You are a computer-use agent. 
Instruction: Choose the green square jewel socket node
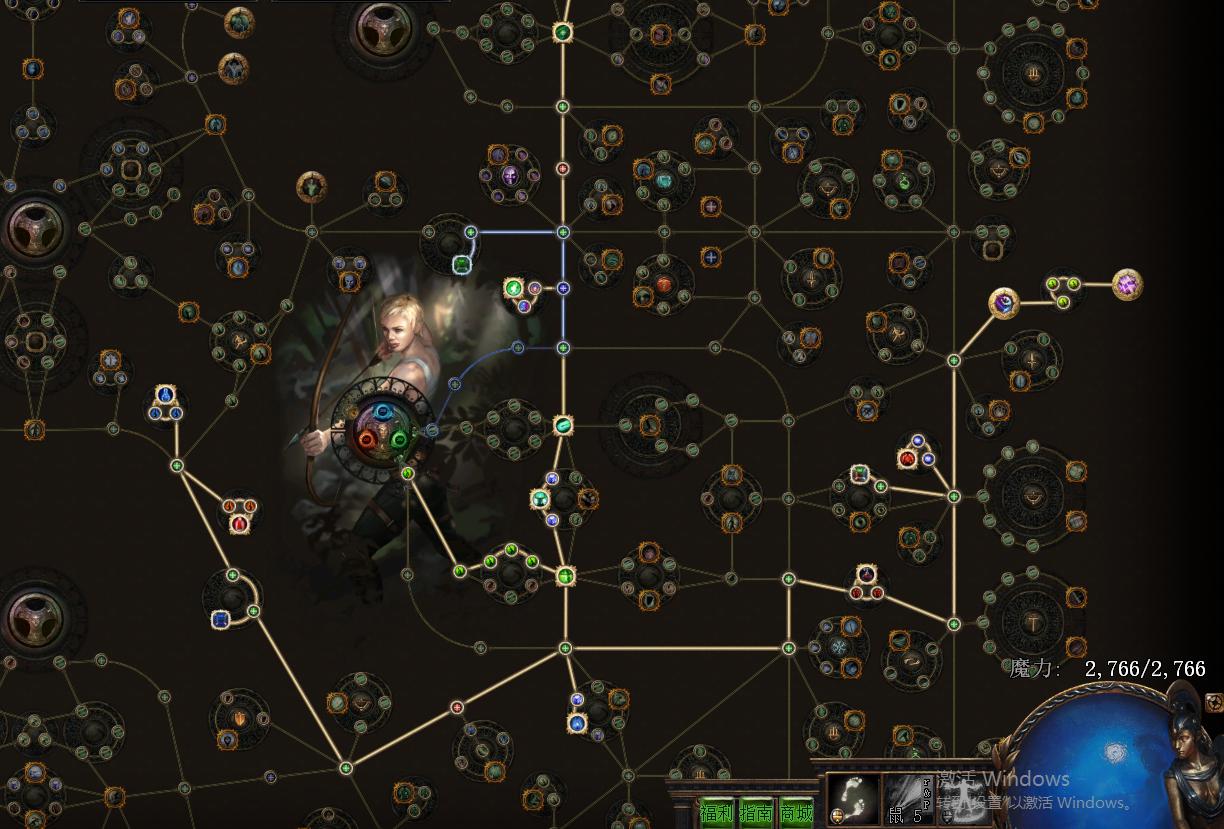461,265
